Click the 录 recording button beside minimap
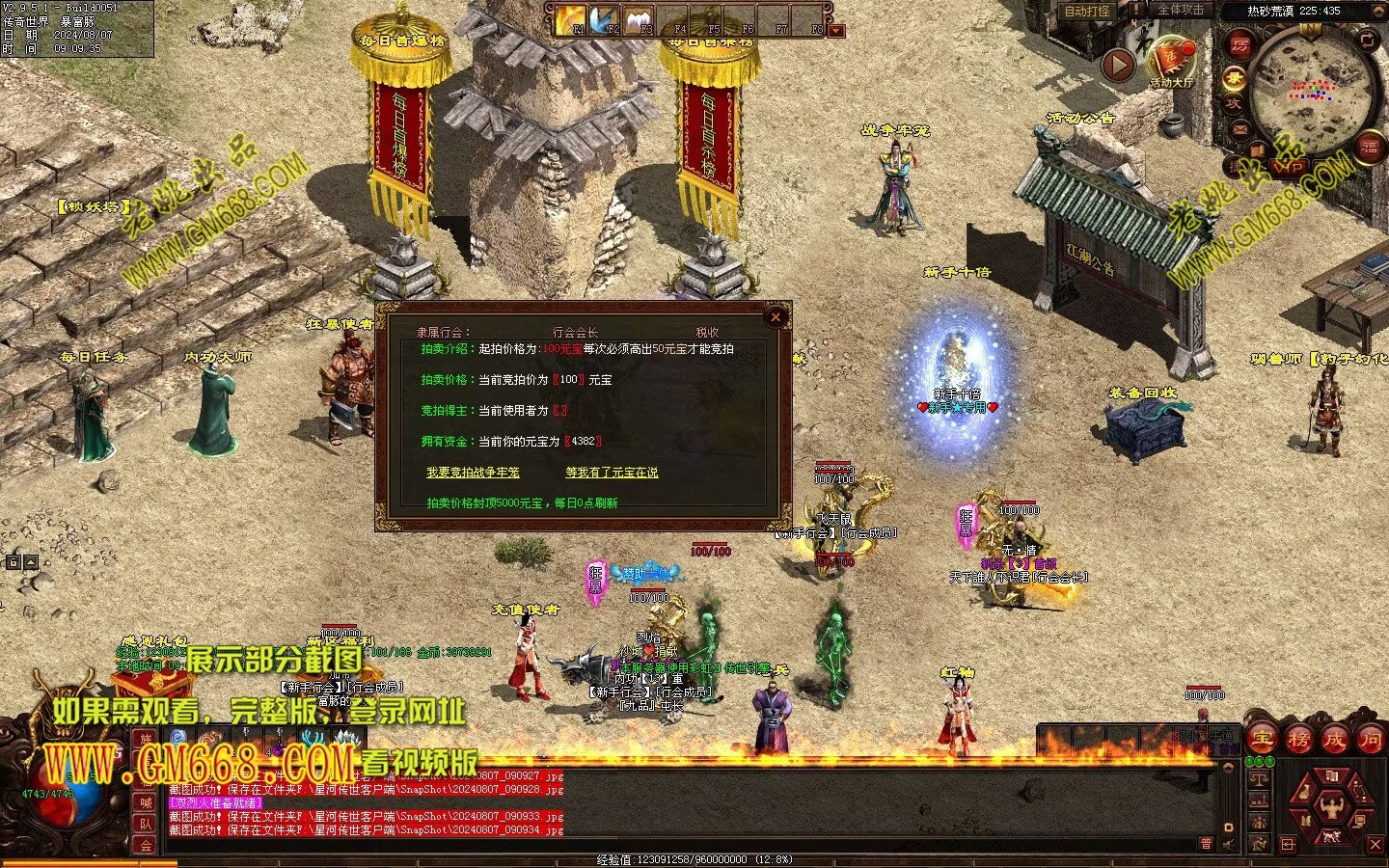Image resolution: width=1389 pixels, height=868 pixels. point(1234,77)
